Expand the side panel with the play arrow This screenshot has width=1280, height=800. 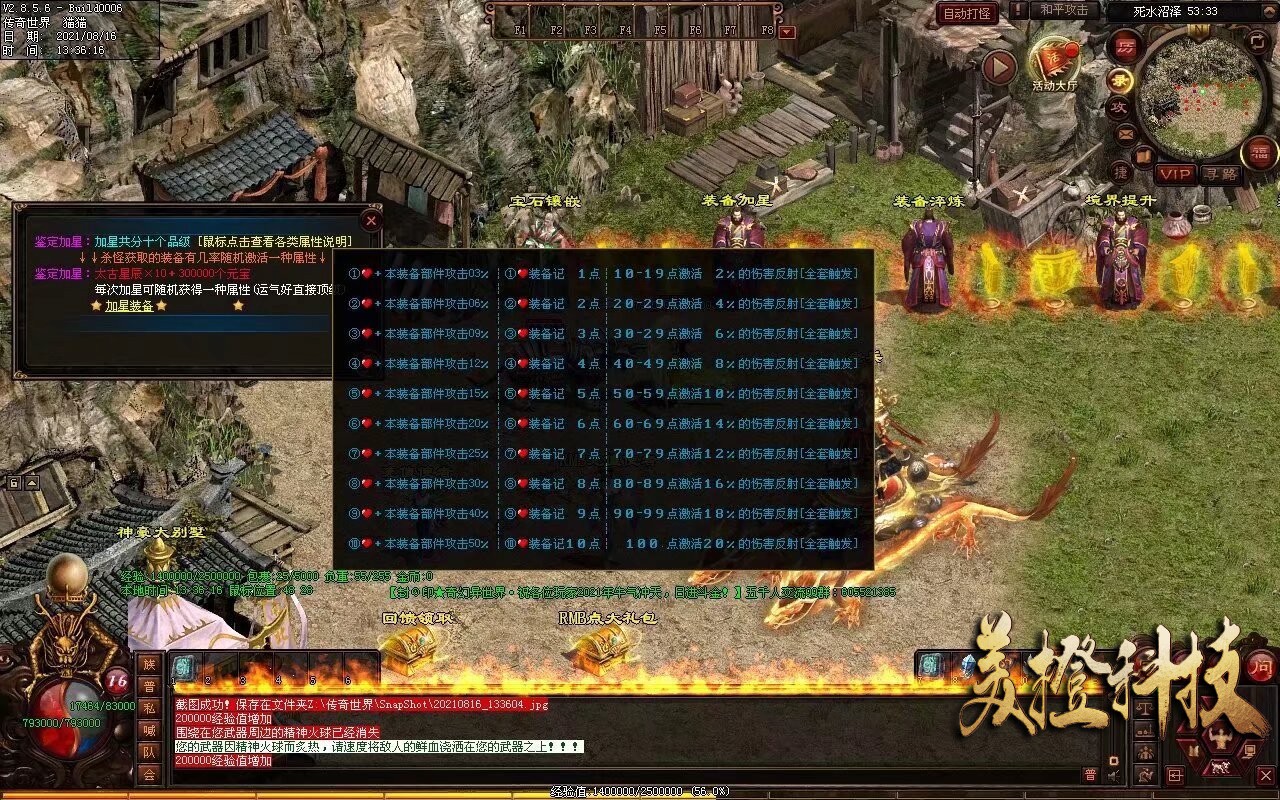(x=998, y=65)
